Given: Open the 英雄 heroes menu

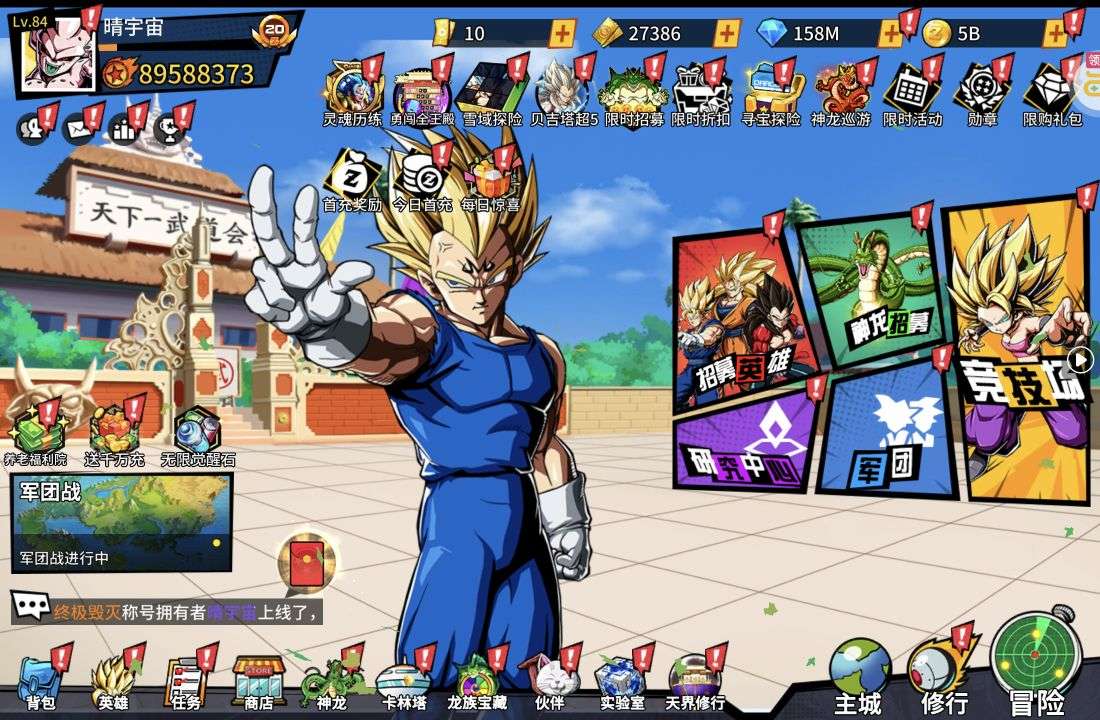Looking at the screenshot, I should click(112, 682).
